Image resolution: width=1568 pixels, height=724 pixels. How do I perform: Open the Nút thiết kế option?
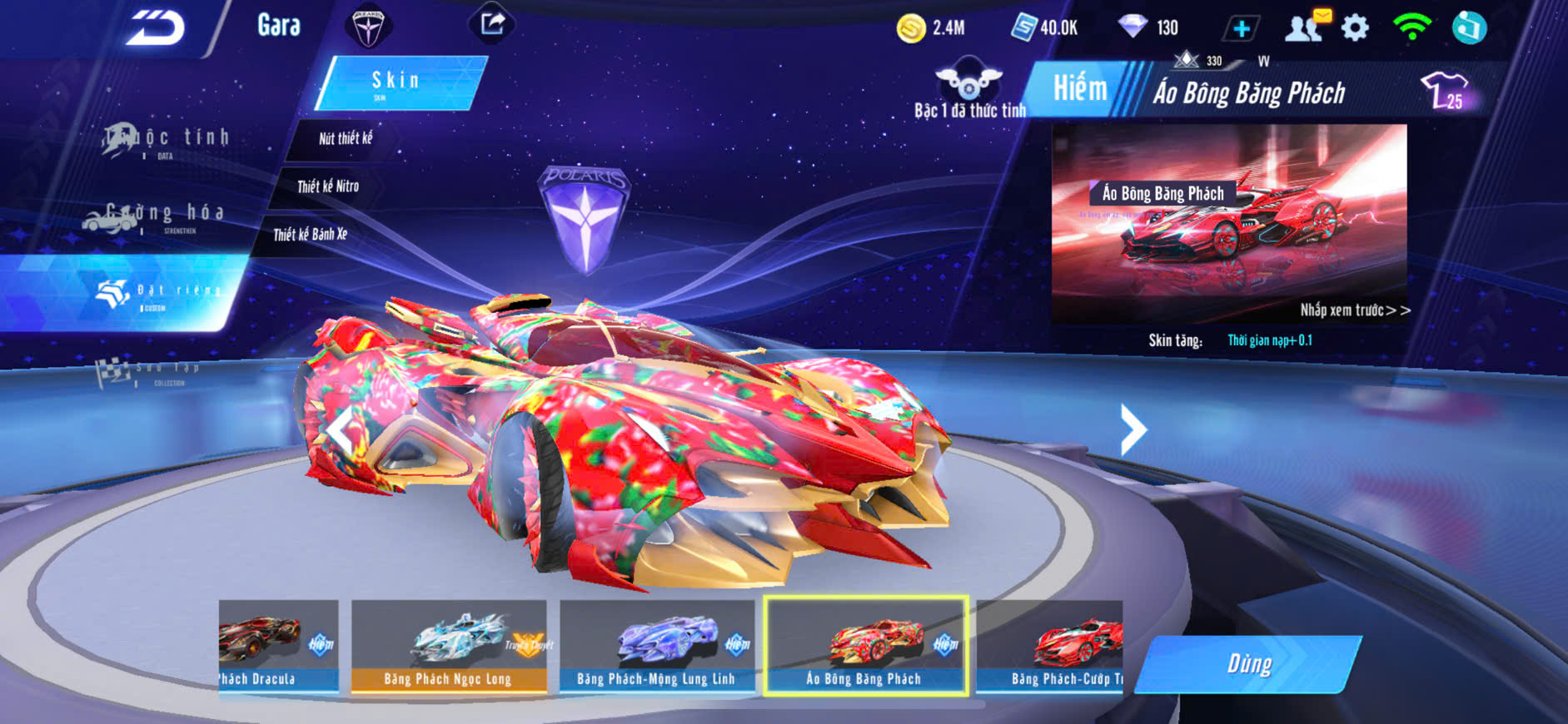click(x=345, y=139)
